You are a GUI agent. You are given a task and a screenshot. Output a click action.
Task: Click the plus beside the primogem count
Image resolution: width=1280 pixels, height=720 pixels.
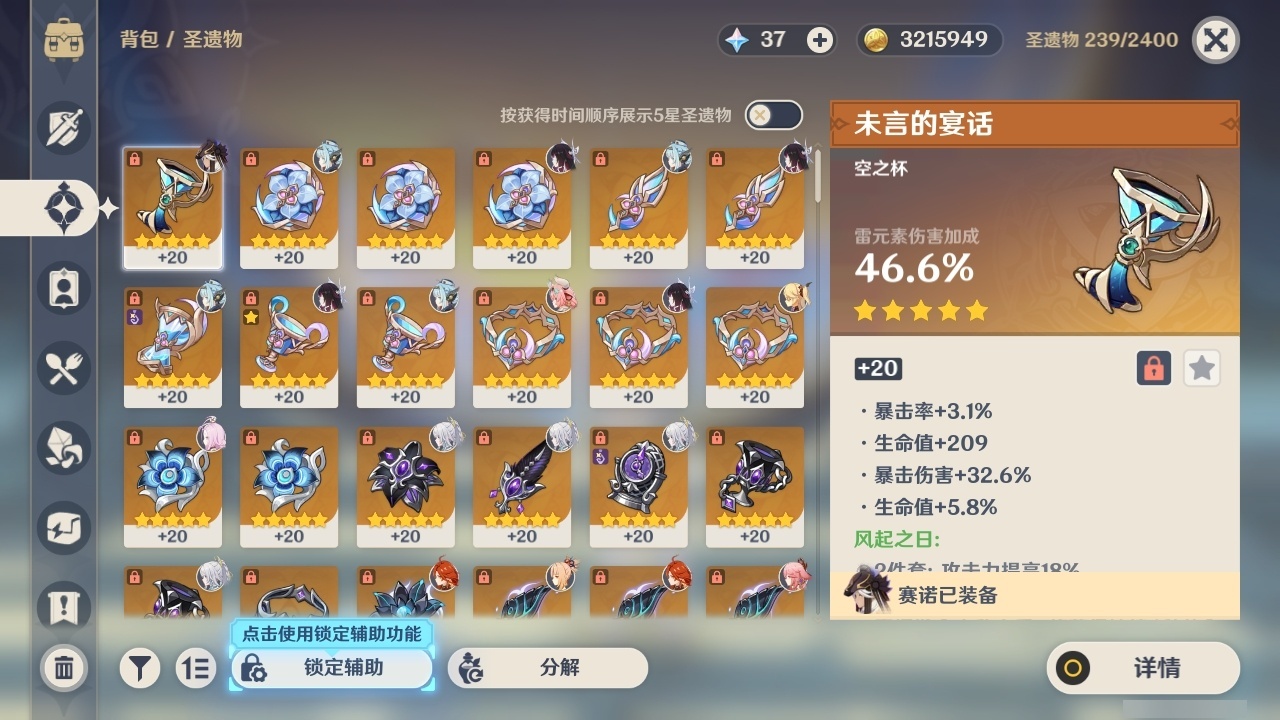[x=820, y=41]
